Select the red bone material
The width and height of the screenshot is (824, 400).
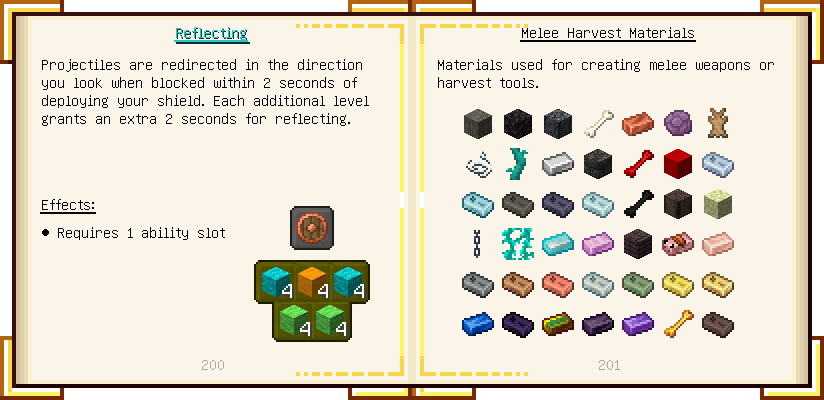(x=638, y=164)
